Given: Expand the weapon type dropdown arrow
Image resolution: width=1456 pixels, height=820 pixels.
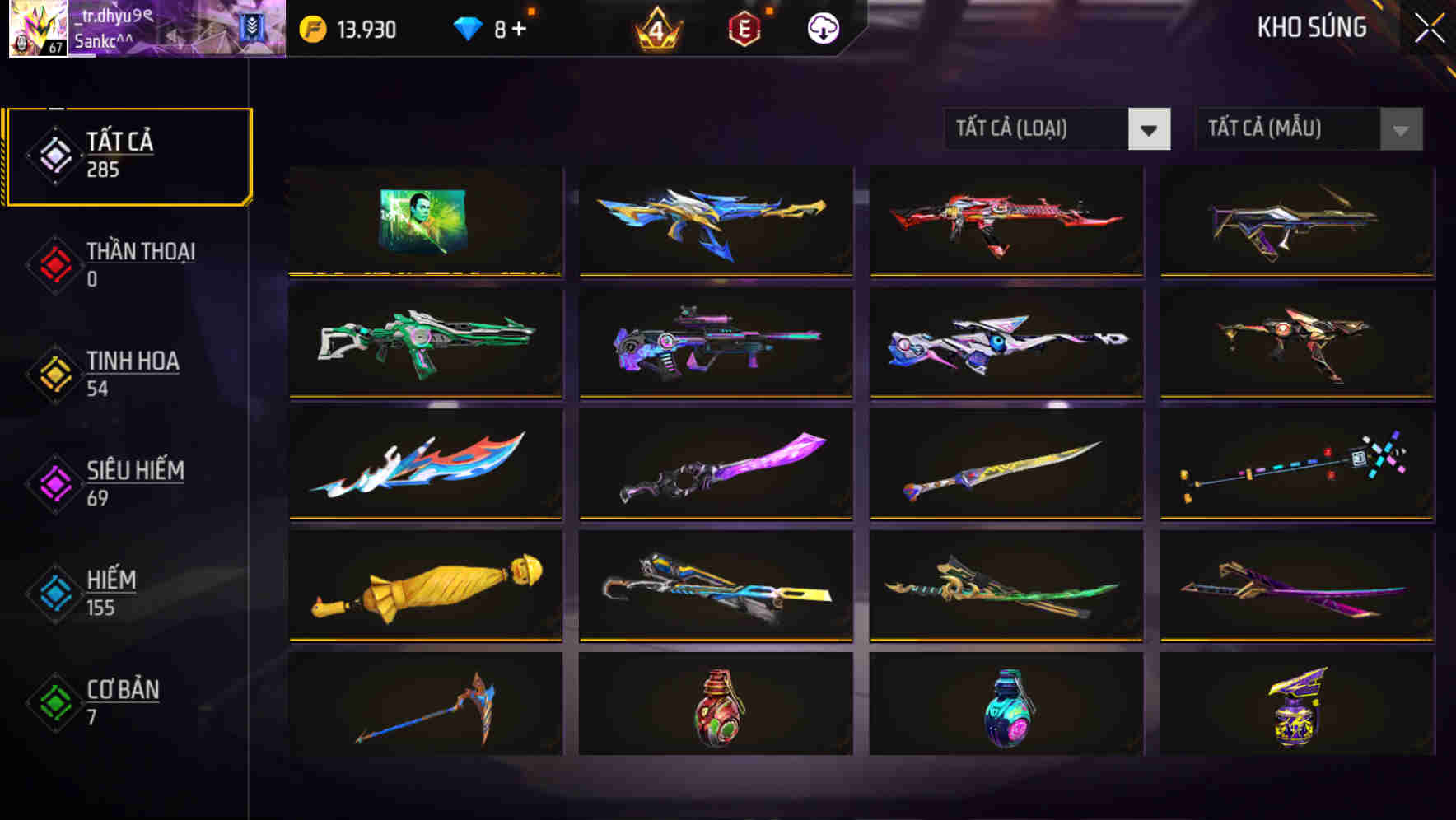Looking at the screenshot, I should click(x=1150, y=129).
